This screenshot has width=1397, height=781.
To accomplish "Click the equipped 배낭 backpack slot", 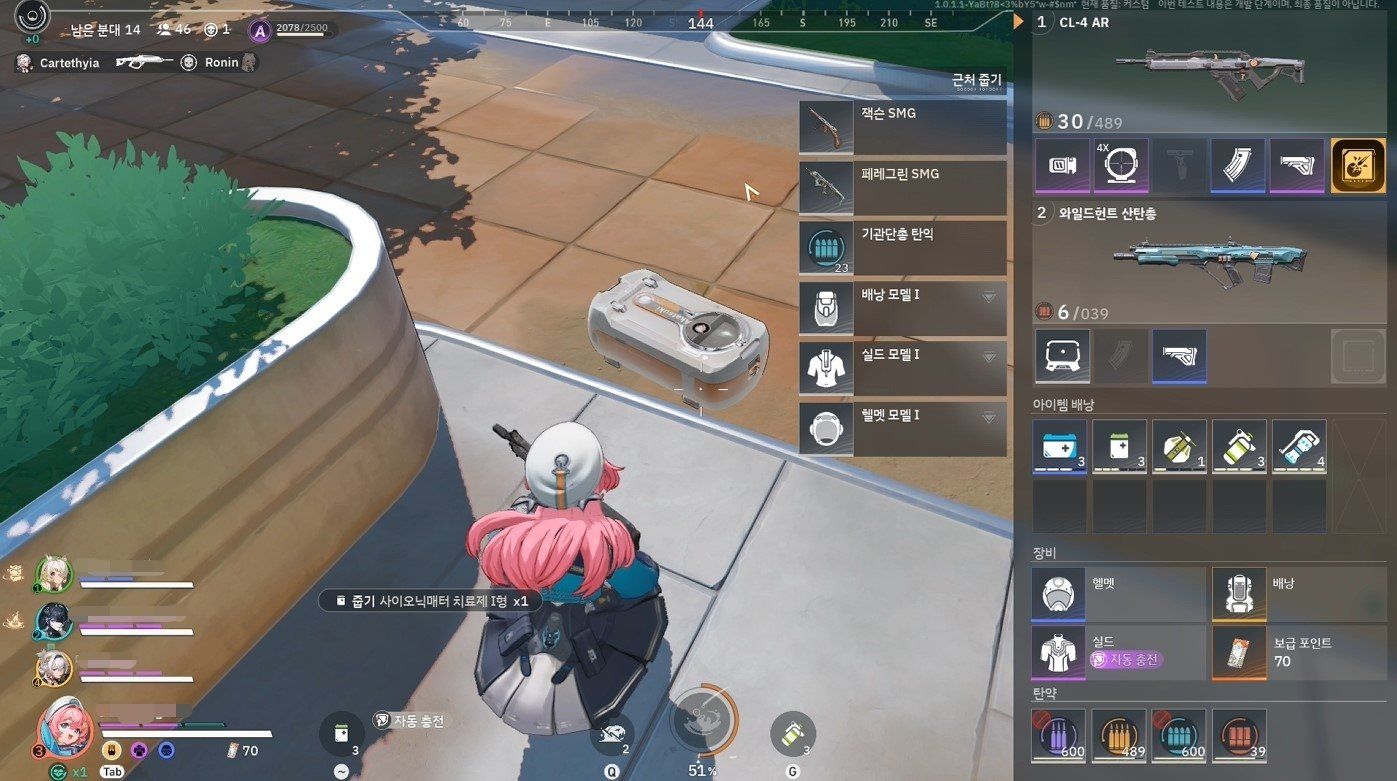I will tap(1298, 593).
